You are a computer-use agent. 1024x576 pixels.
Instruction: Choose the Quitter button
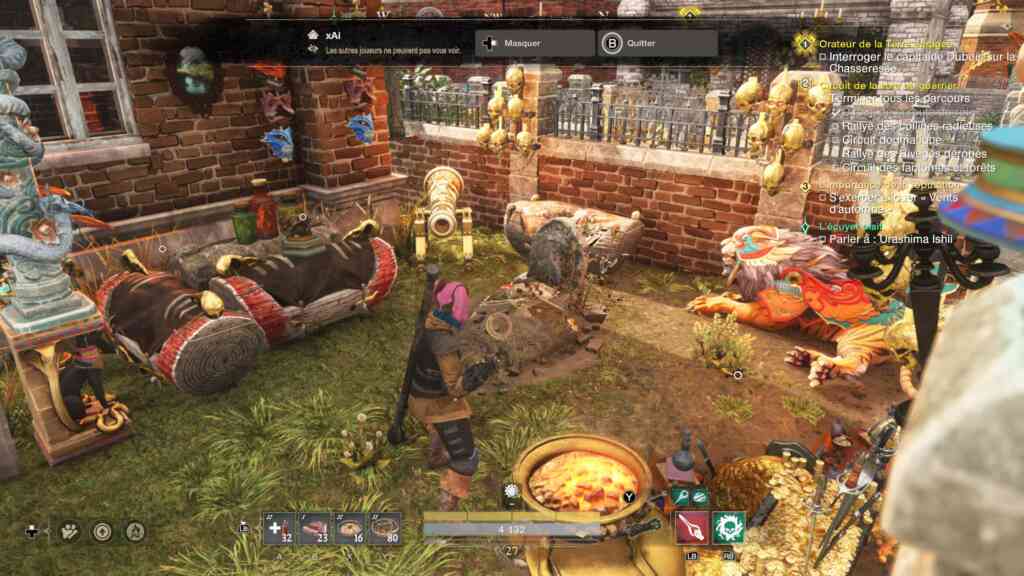coord(657,44)
